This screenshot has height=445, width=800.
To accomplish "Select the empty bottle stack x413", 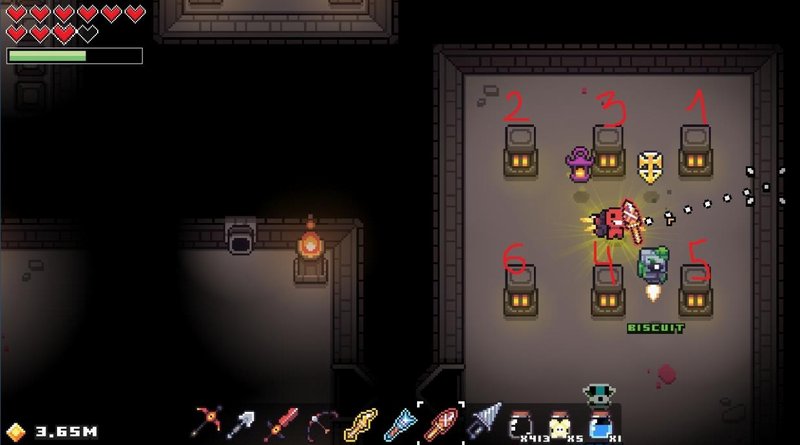I will (x=522, y=425).
